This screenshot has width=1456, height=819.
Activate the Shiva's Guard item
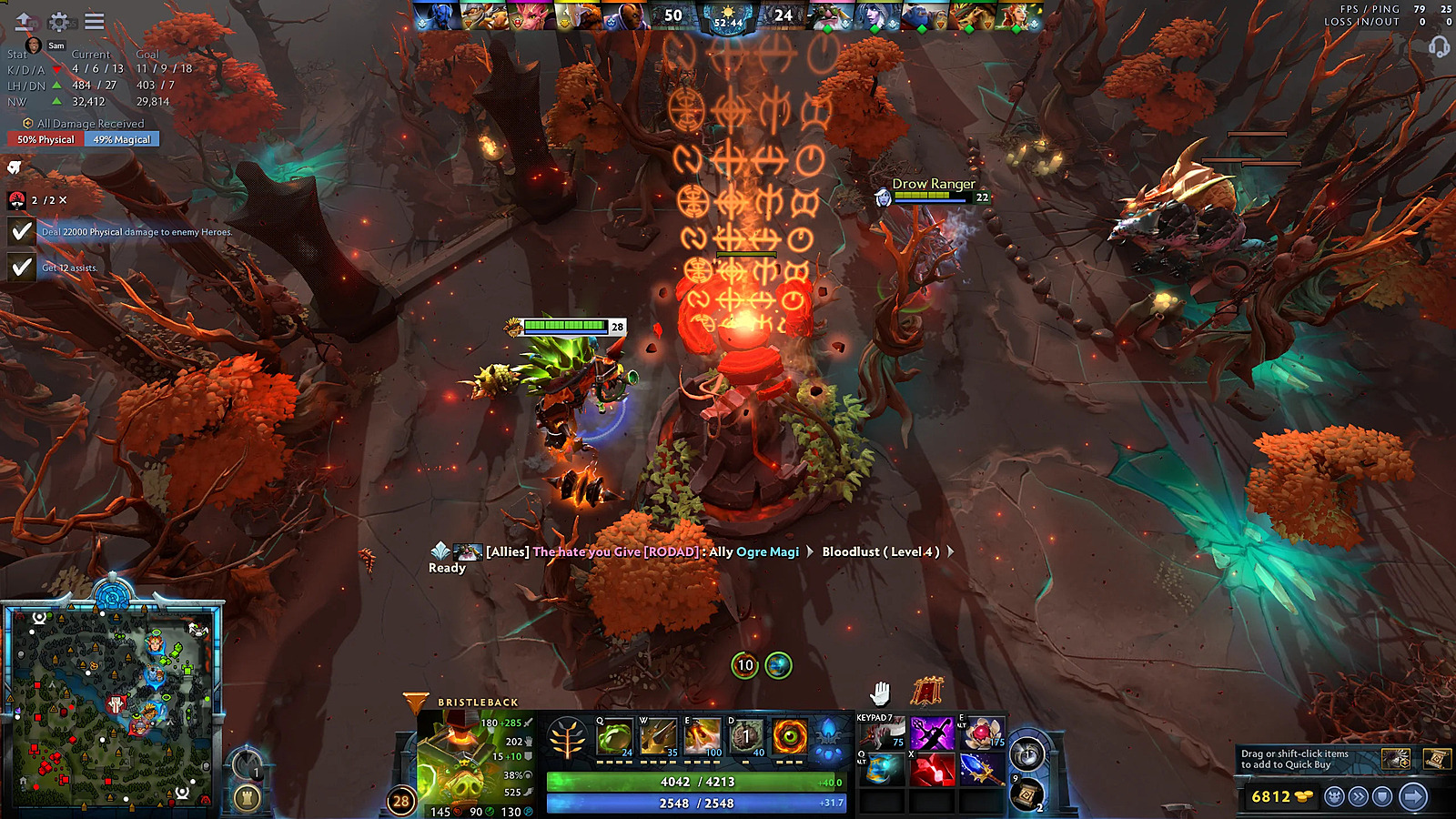(x=882, y=770)
